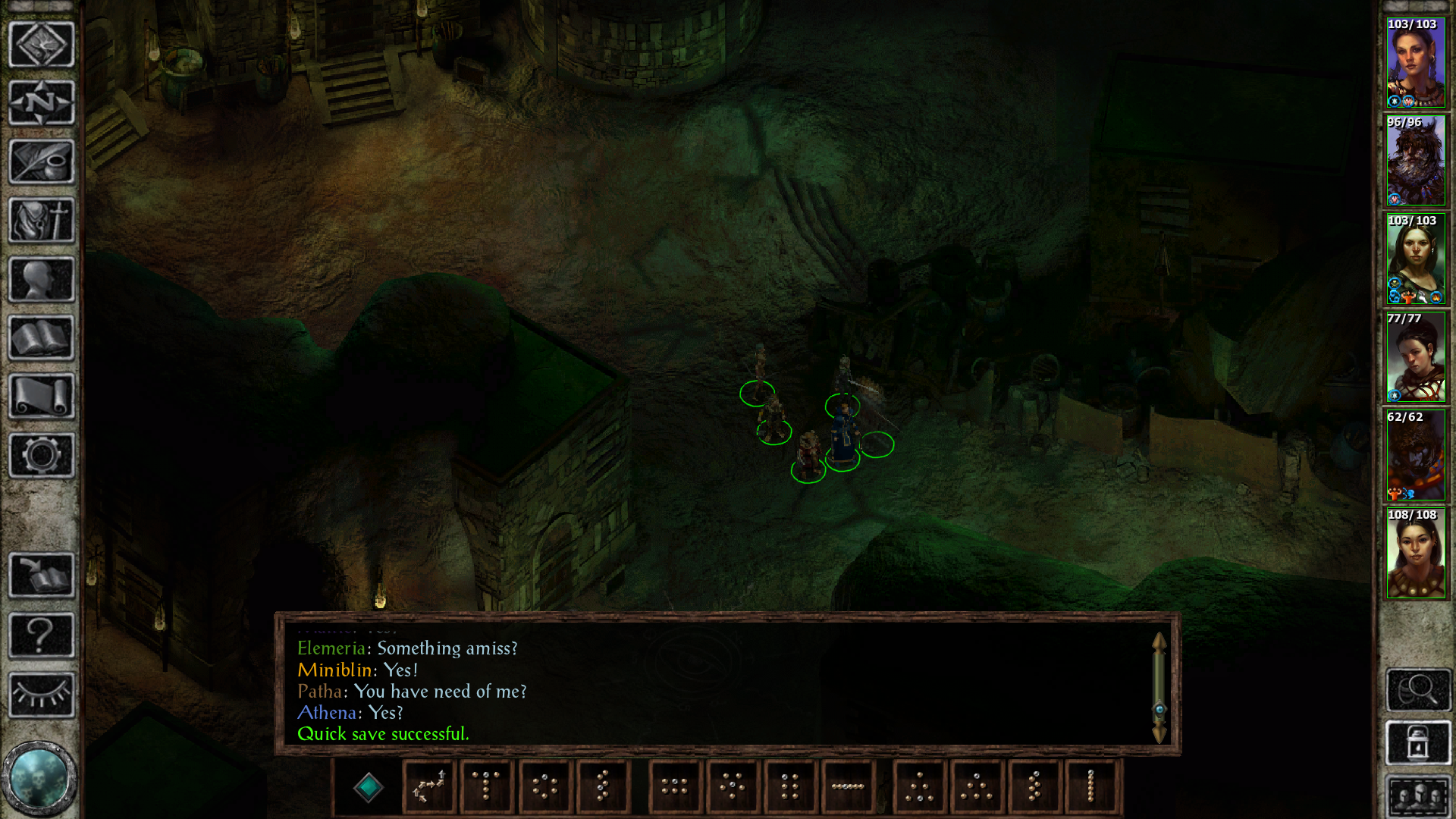
Task: Choose the character portrait with 62/62 health
Action: click(x=1415, y=456)
